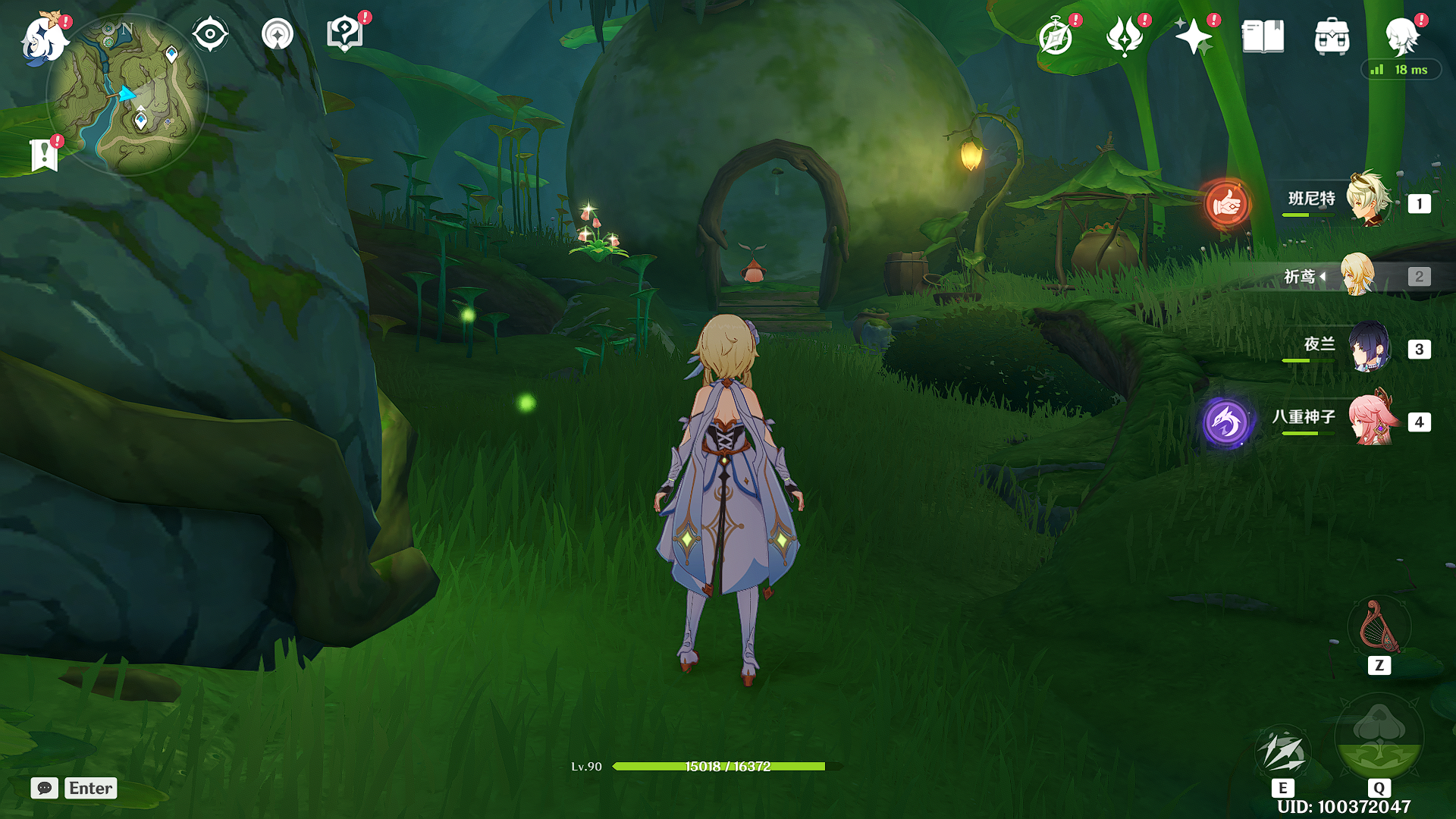Open the Adventurer Handbook book icon

1263,36
